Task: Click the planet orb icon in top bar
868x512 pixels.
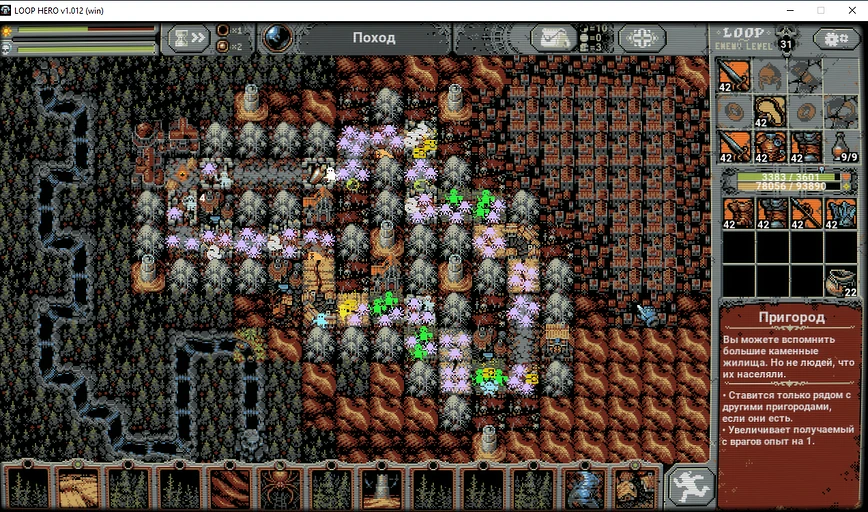Action: 276,38
